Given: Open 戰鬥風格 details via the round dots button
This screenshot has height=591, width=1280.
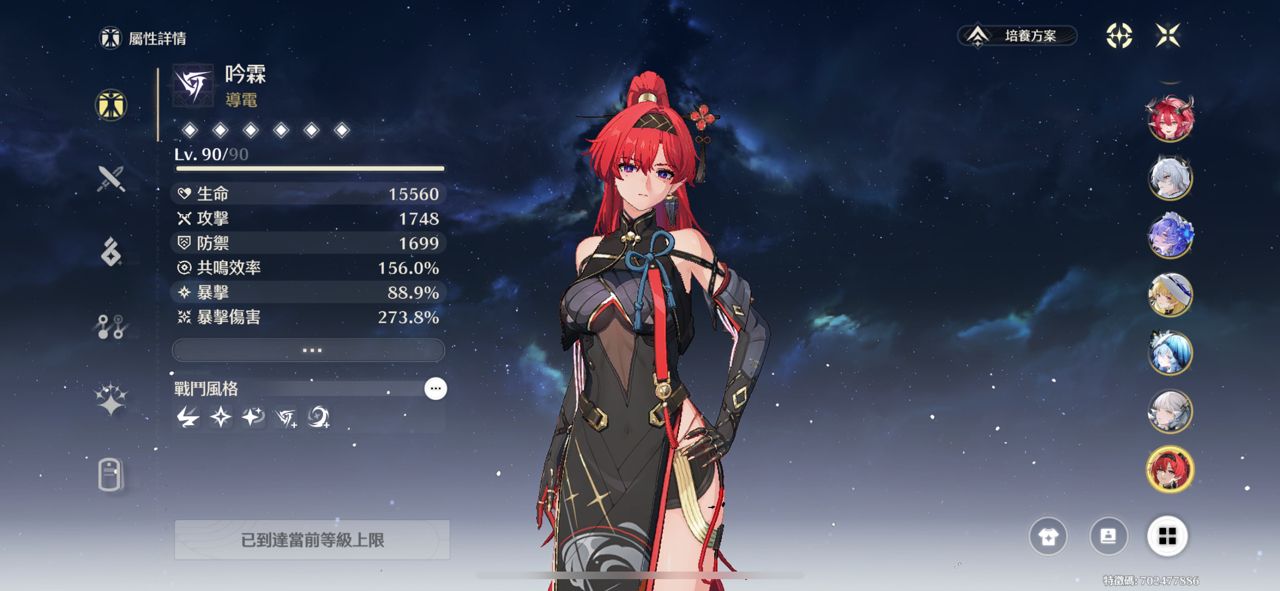Looking at the screenshot, I should [435, 389].
